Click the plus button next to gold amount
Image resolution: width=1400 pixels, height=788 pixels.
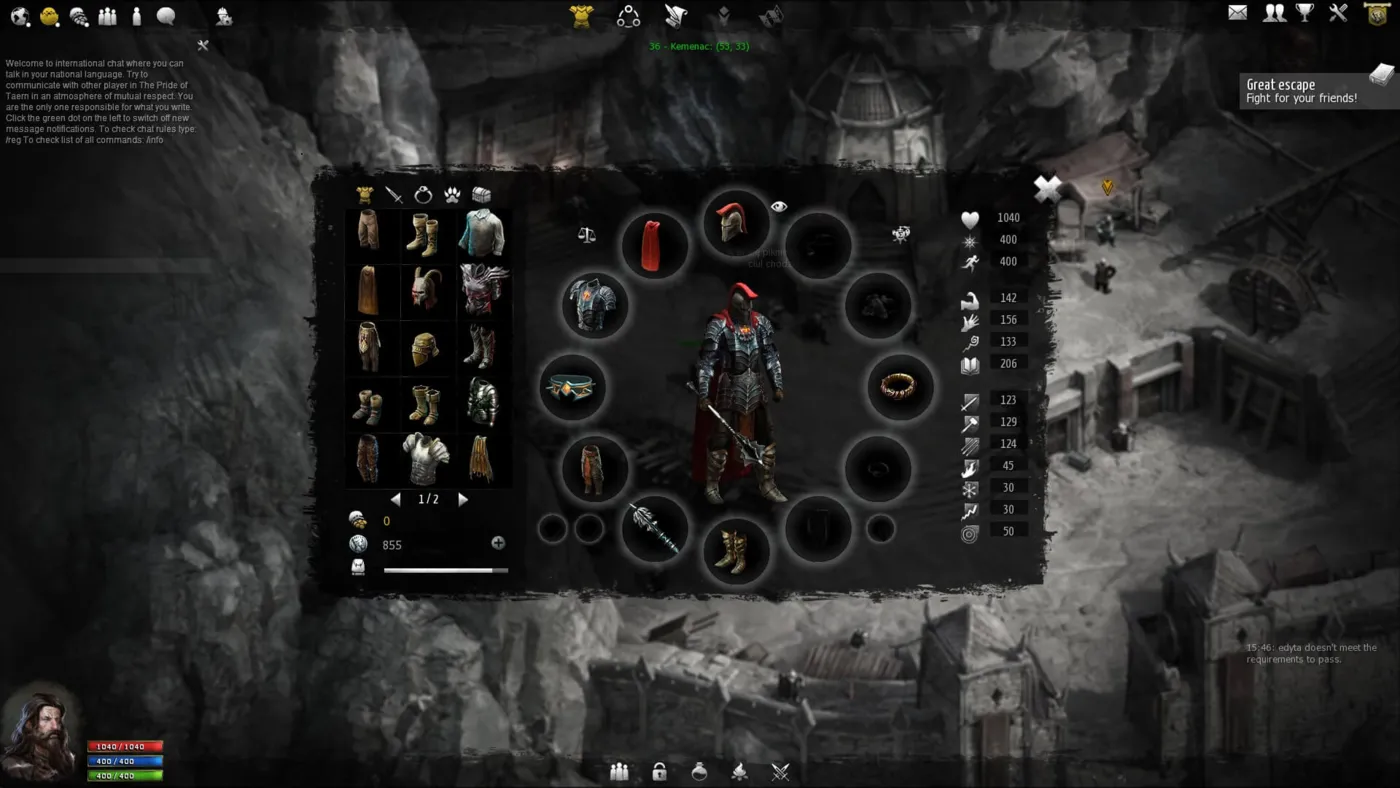click(497, 542)
